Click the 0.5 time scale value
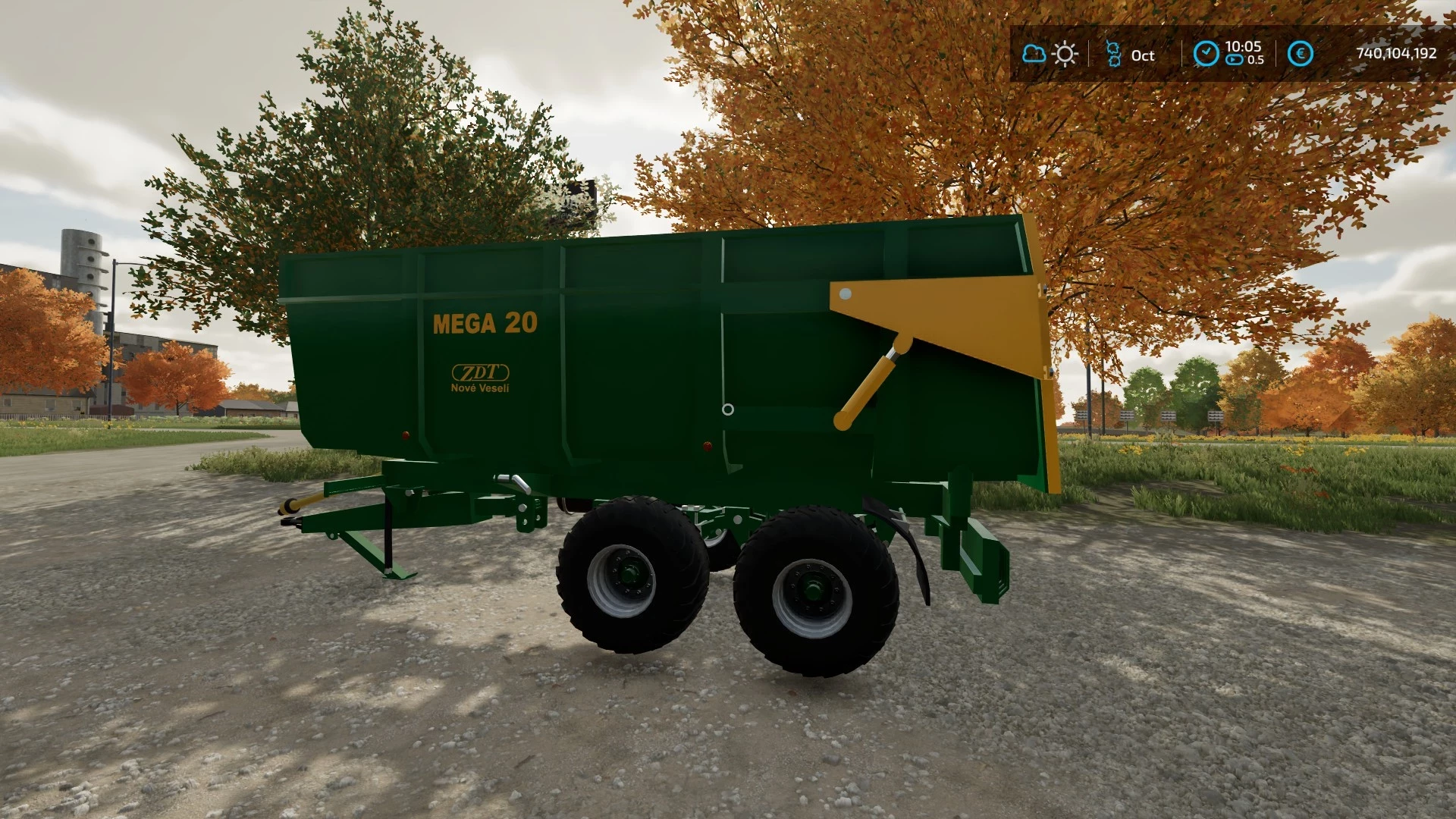The width and height of the screenshot is (1456, 819). click(x=1255, y=61)
